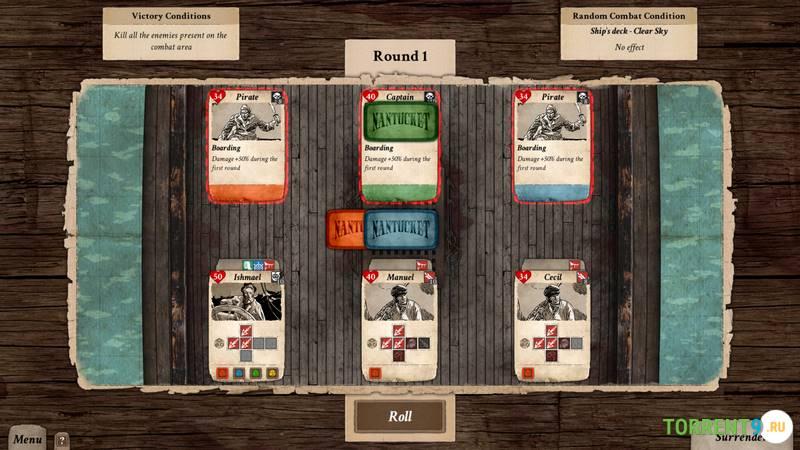View the Random Combat Condition panel
This screenshot has width=800, height=450.
pyautogui.click(x=628, y=31)
